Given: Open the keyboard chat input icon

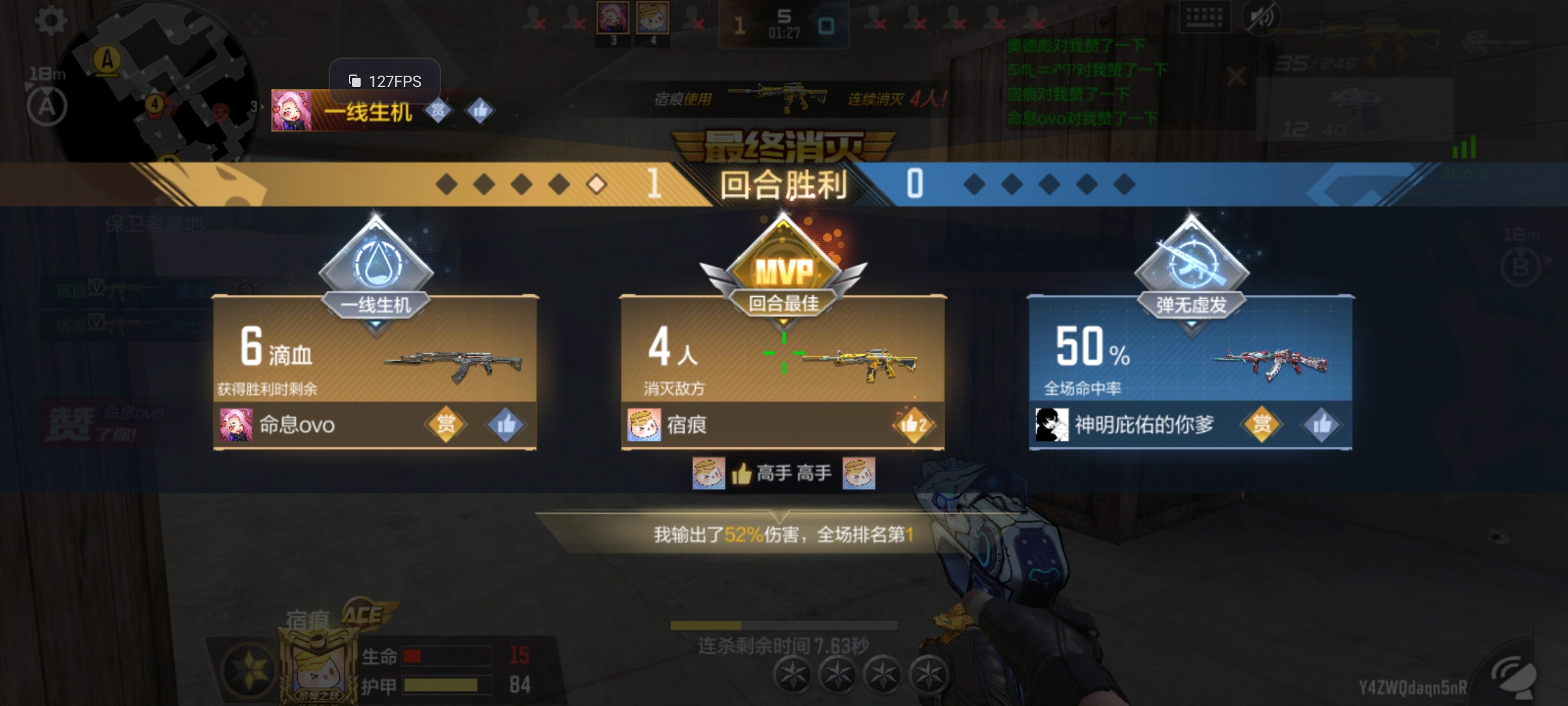Looking at the screenshot, I should click(x=1204, y=18).
